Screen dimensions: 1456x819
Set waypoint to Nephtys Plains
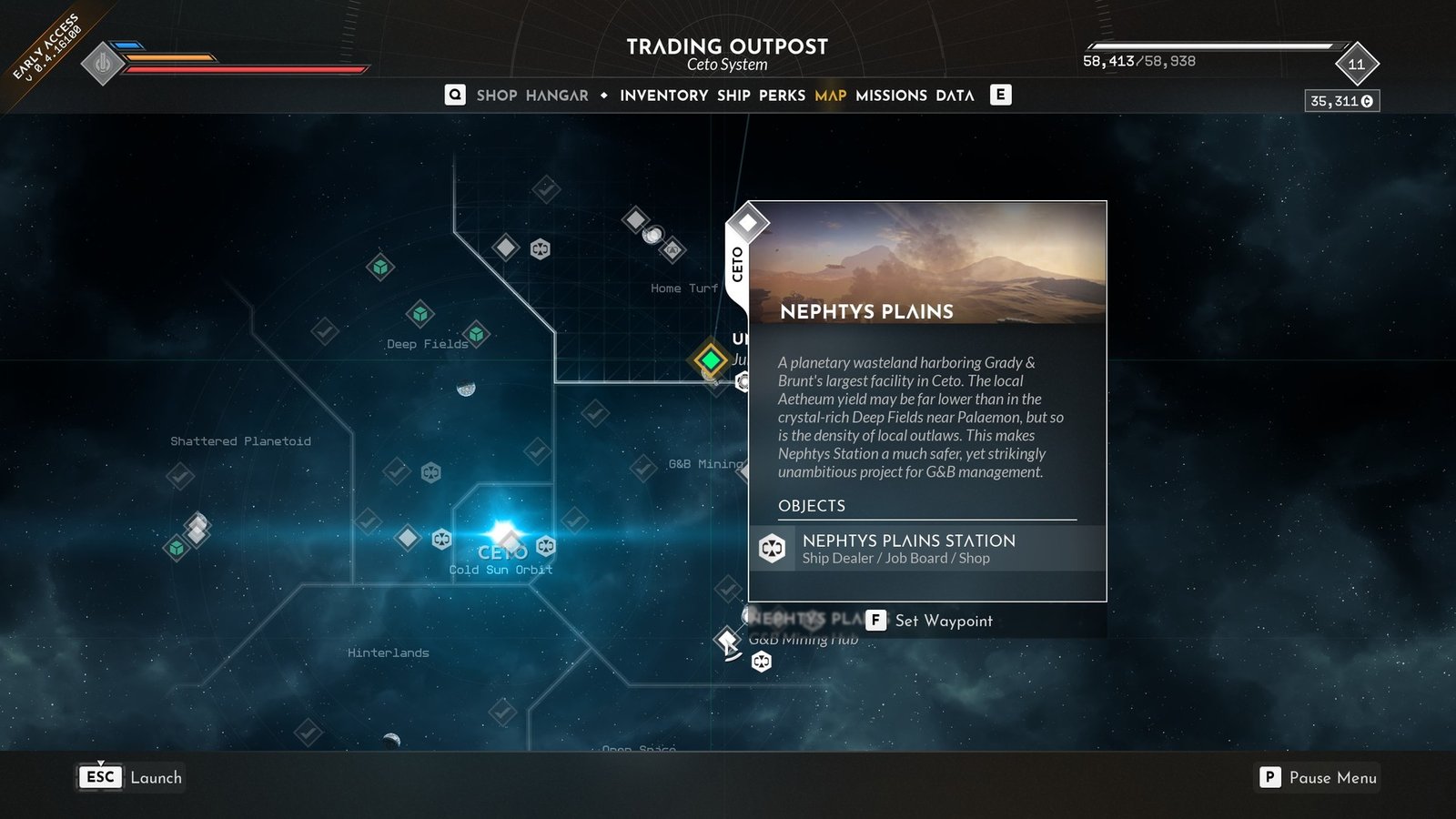coord(930,621)
